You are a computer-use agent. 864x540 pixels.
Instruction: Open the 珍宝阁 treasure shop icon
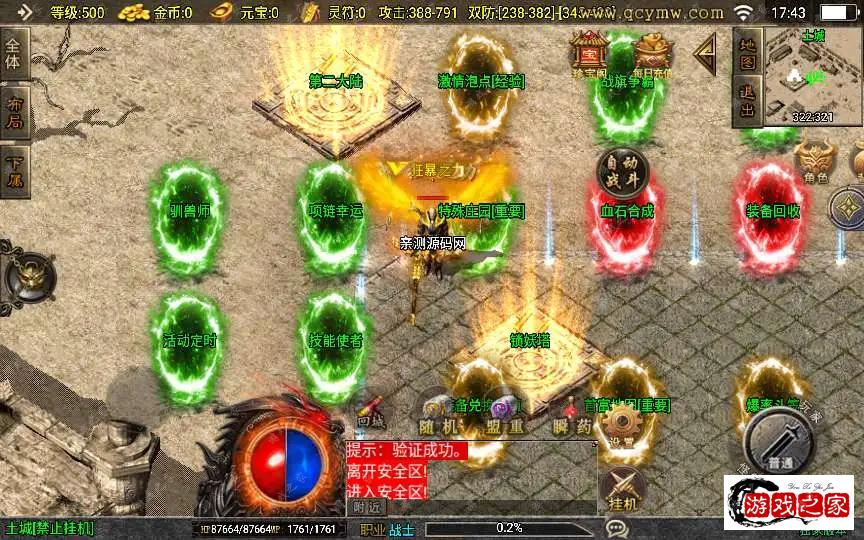pyautogui.click(x=589, y=54)
